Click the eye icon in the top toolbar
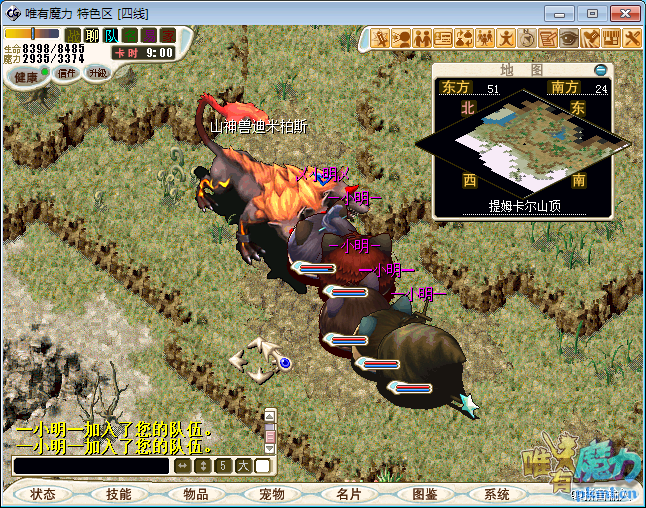The height and width of the screenshot is (508, 646). 569,38
